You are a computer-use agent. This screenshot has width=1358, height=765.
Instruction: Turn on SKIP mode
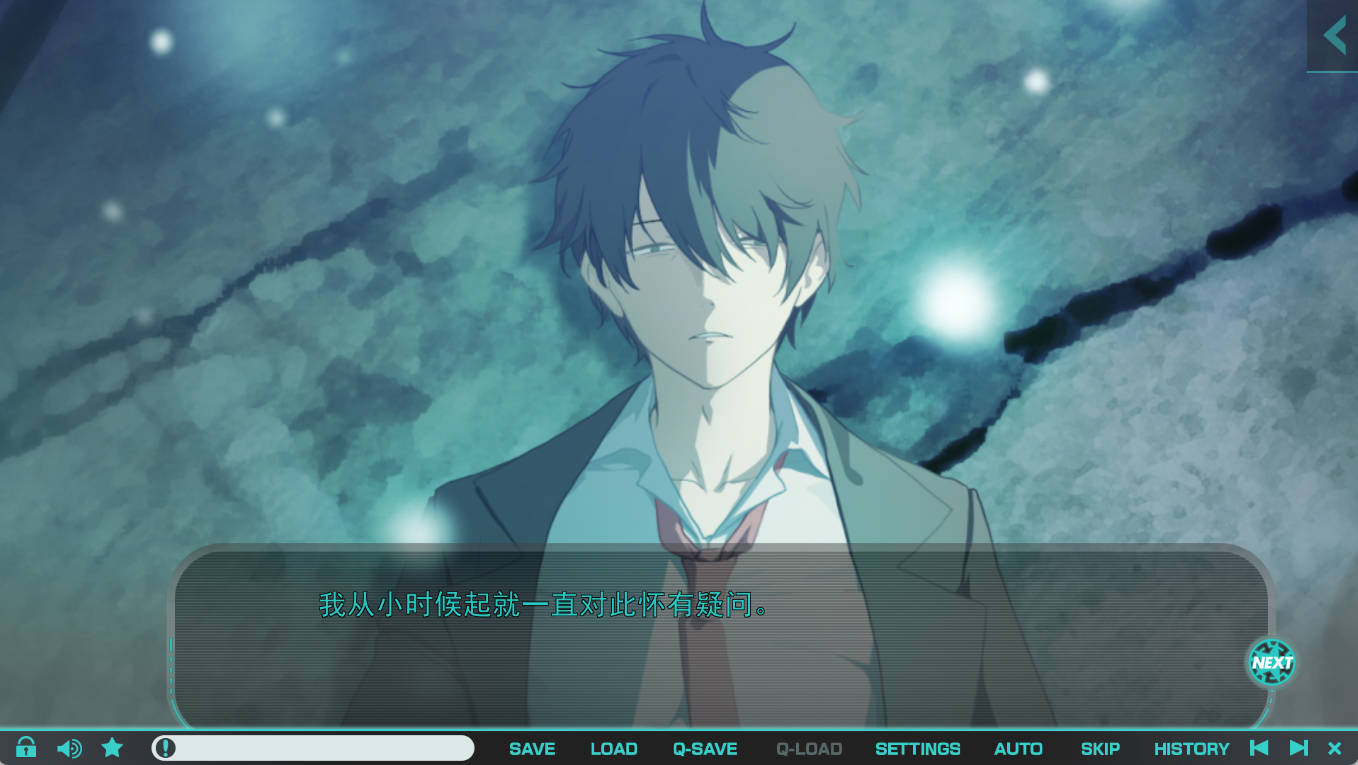coord(1099,748)
